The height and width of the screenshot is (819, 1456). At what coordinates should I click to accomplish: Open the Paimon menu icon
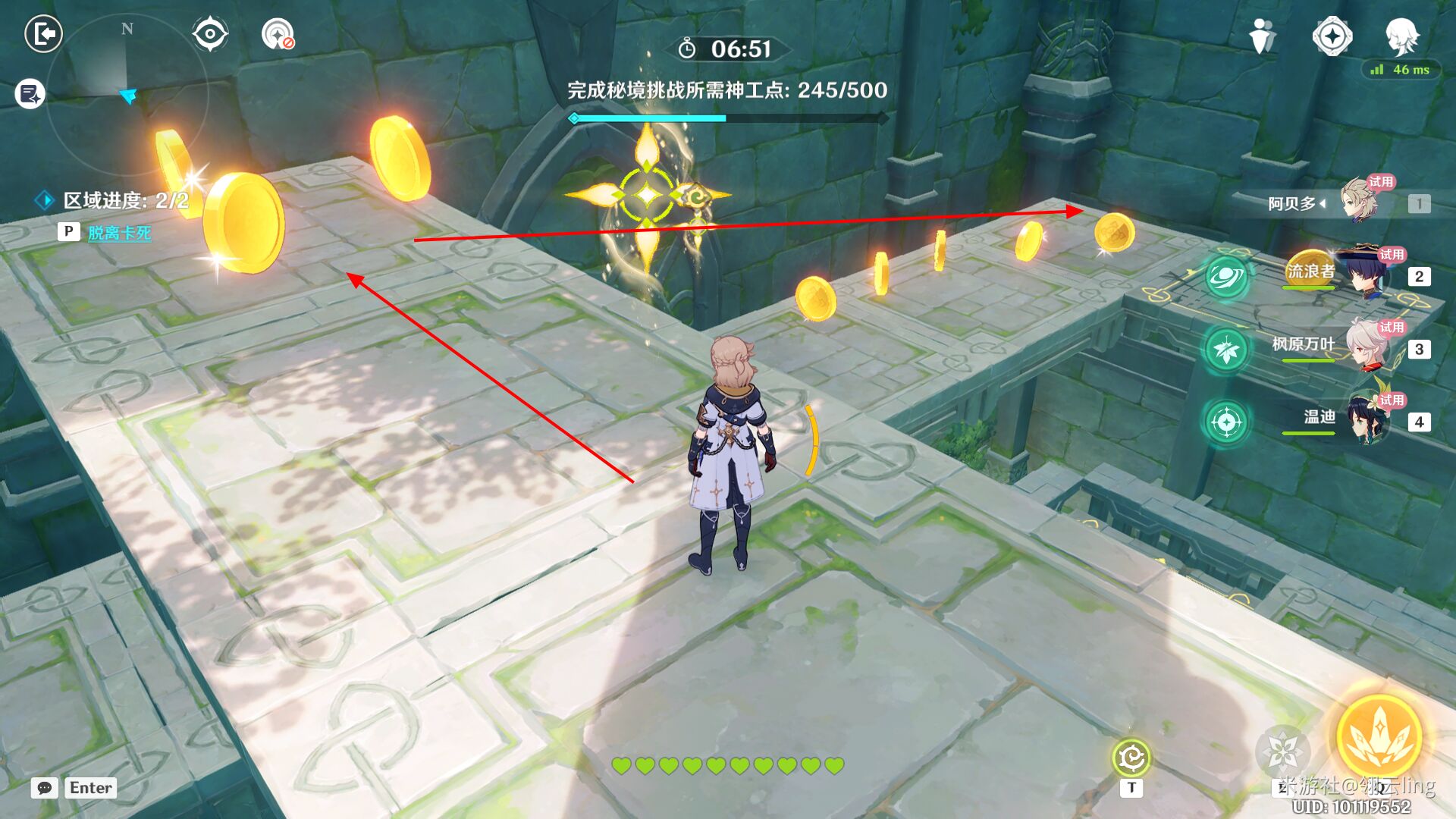(x=1401, y=36)
